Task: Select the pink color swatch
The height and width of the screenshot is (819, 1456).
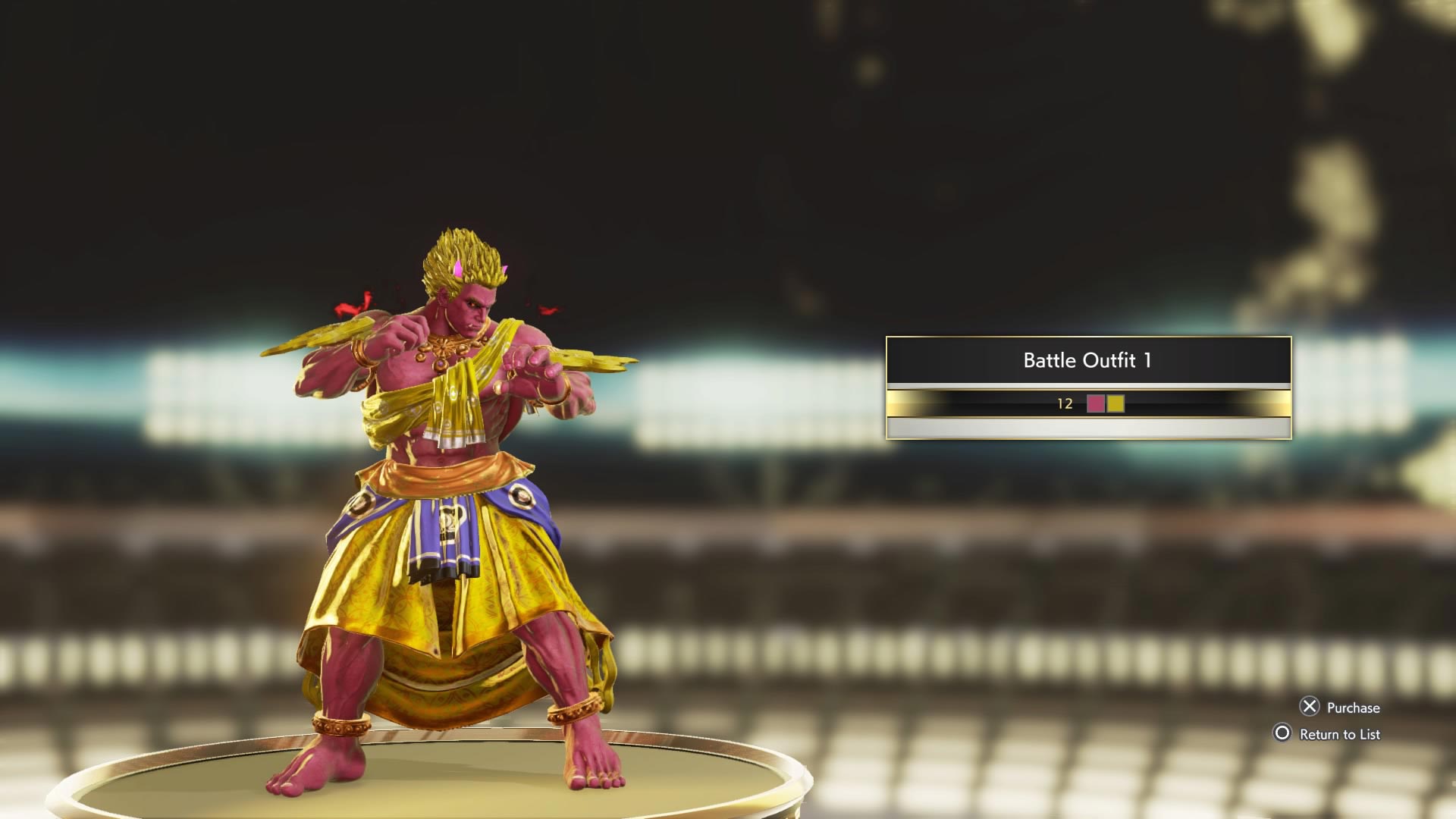Action: [1097, 406]
